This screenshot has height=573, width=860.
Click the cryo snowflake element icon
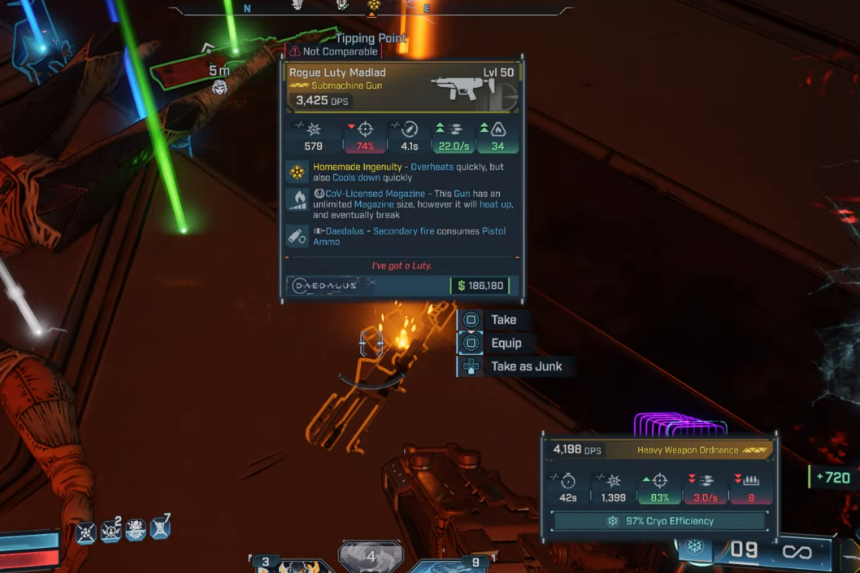[x=693, y=548]
